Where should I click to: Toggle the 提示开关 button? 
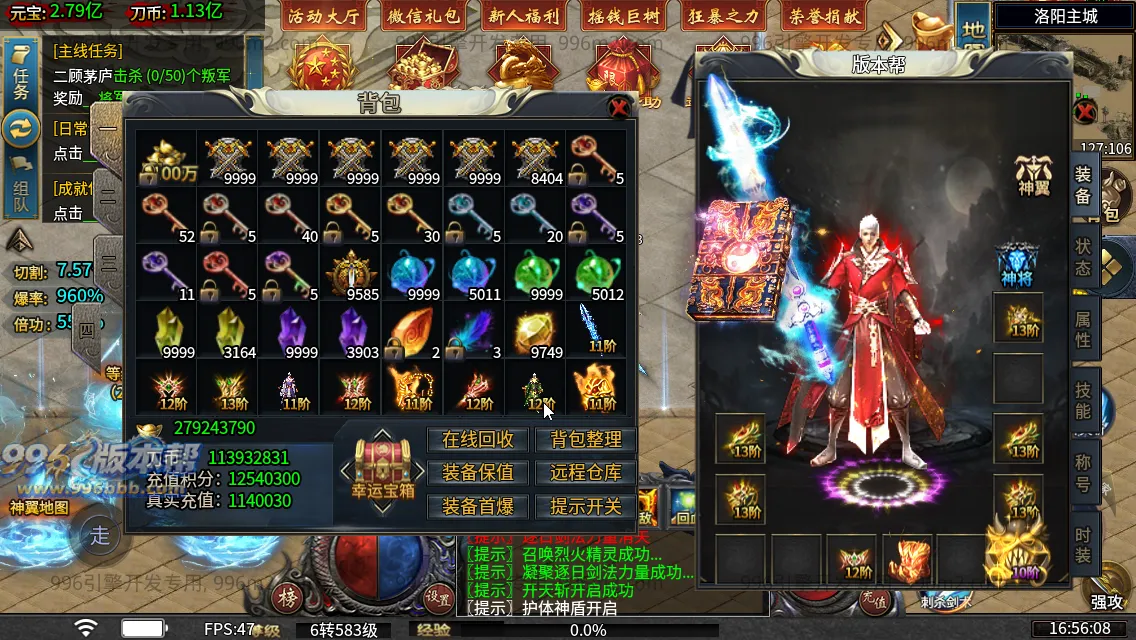(x=586, y=506)
